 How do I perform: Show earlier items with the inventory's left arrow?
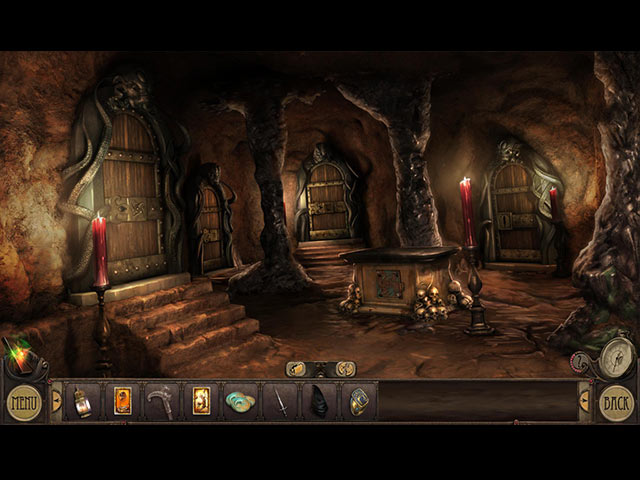[x=56, y=401]
